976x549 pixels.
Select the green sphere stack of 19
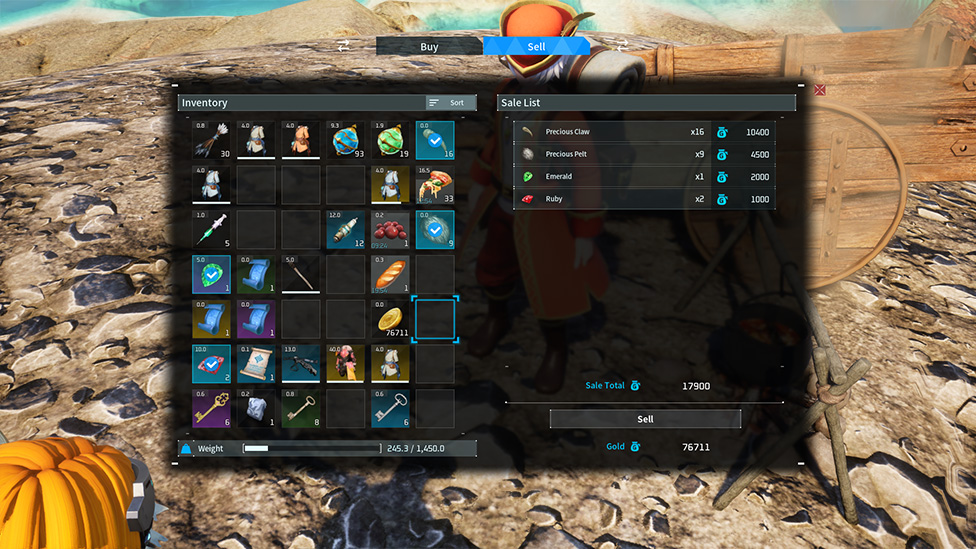pyautogui.click(x=391, y=141)
